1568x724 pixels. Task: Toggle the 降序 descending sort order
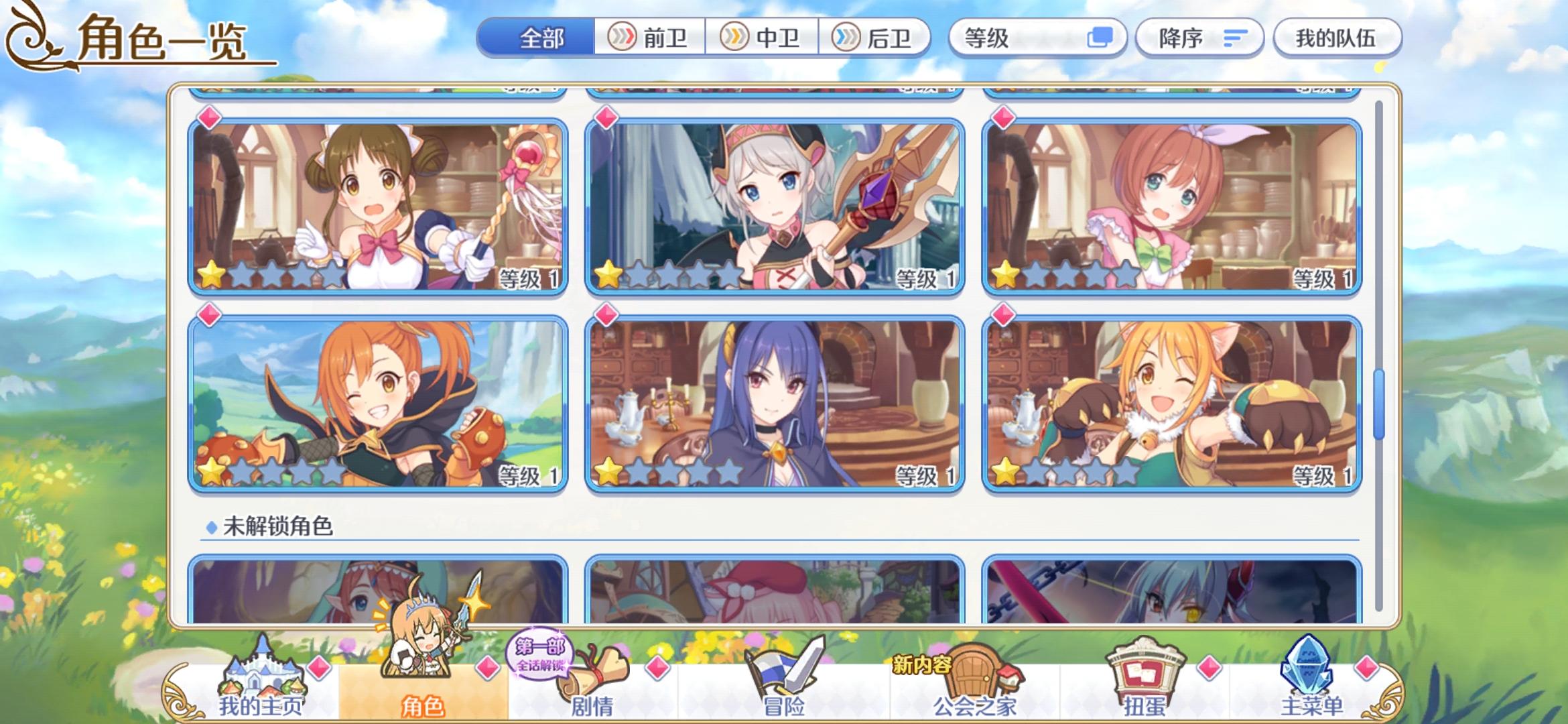click(1199, 38)
